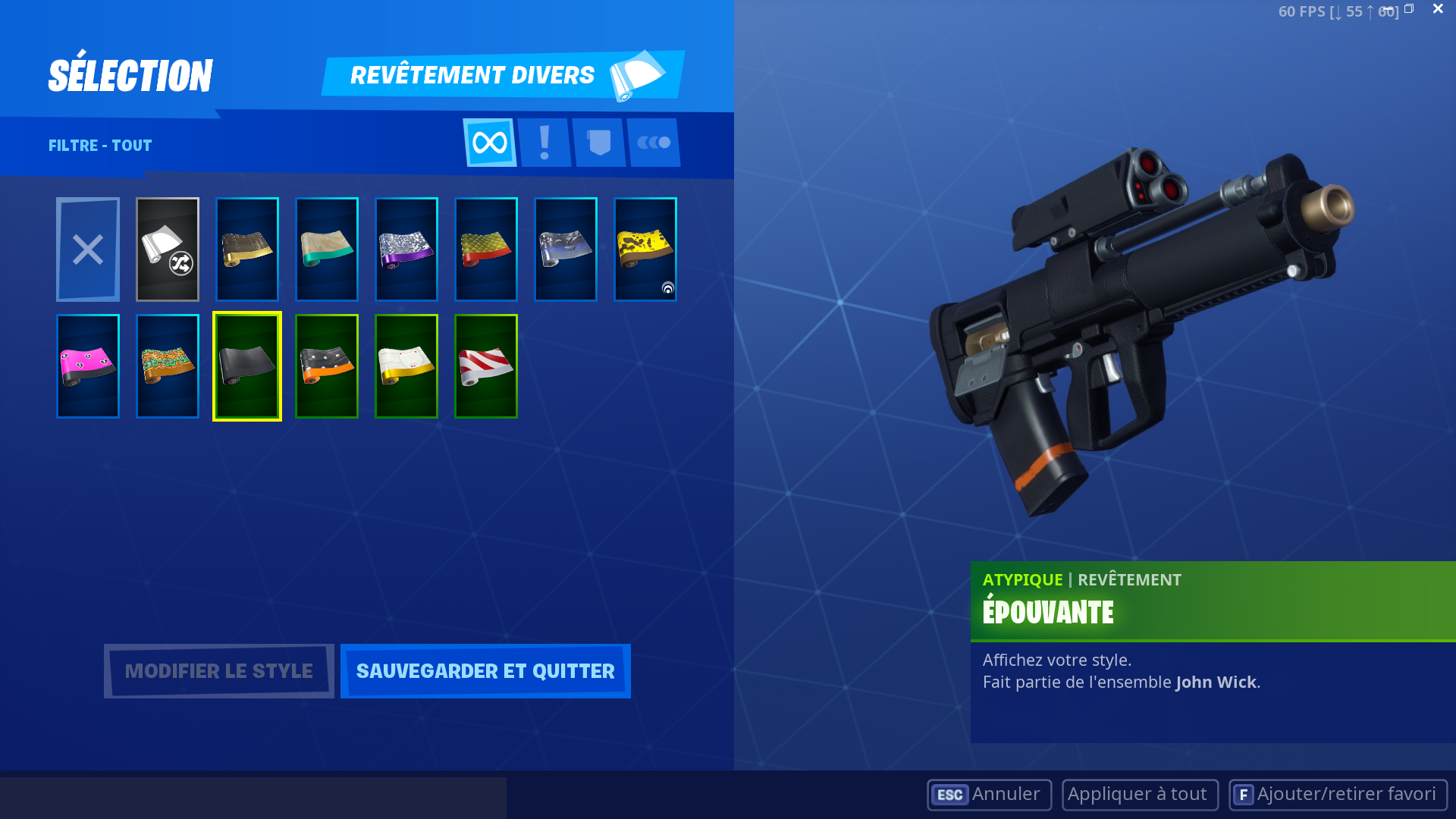Choose the random shuffle wrap slot
This screenshot has height=819, width=1456.
168,249
